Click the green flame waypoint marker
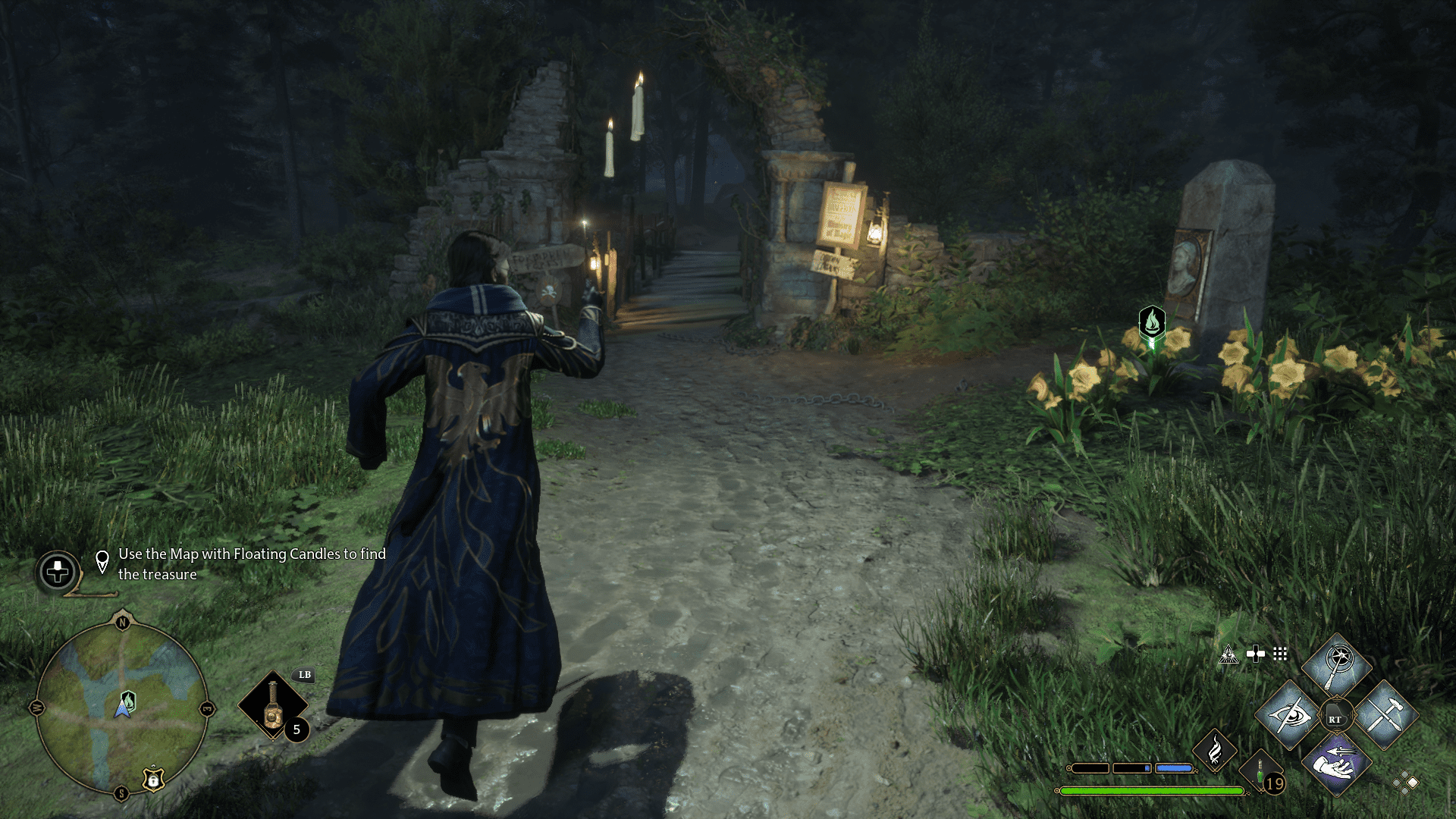Image resolution: width=1456 pixels, height=819 pixels. [x=1151, y=322]
